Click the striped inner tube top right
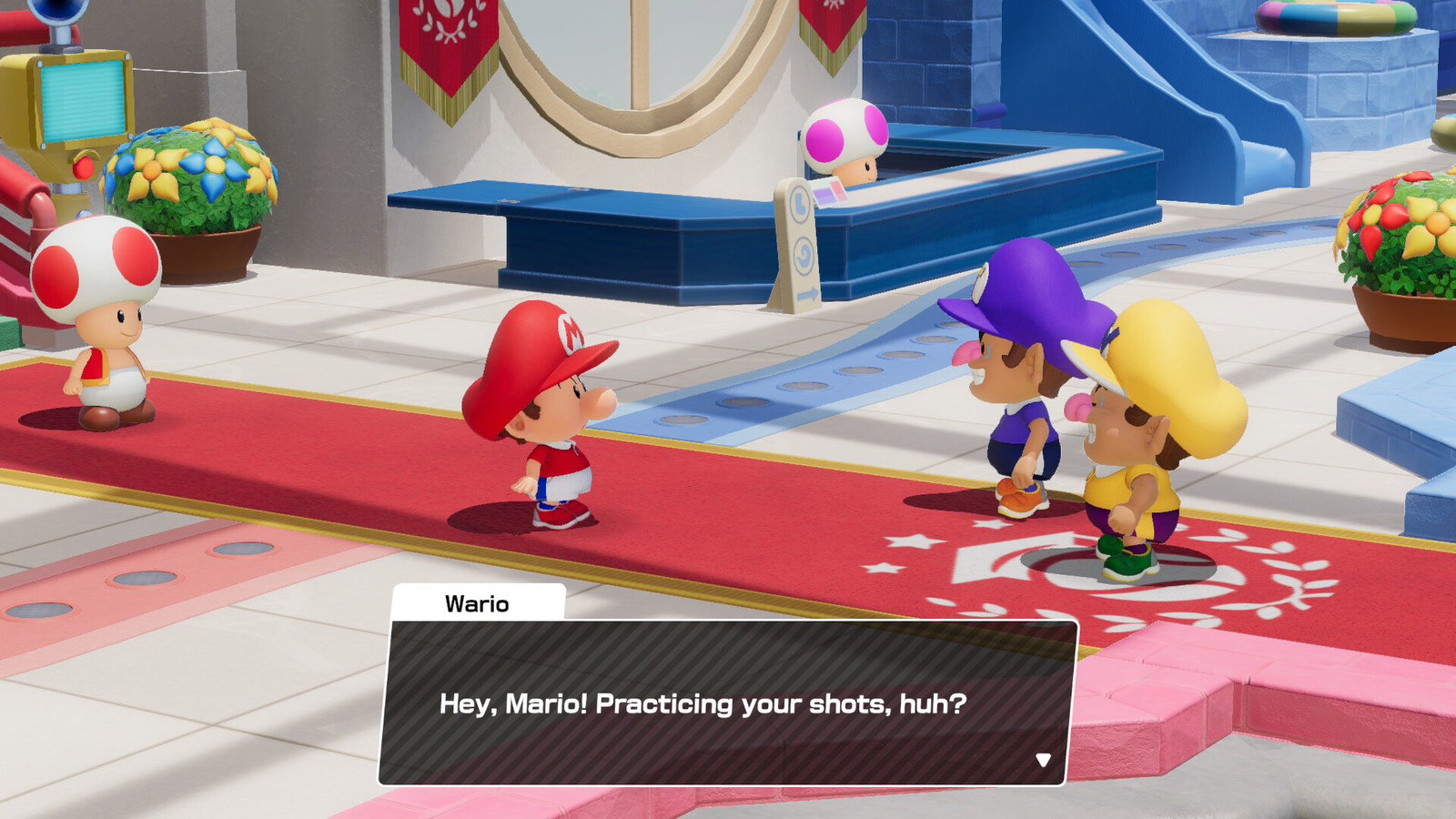This screenshot has height=819, width=1456. point(1338,18)
